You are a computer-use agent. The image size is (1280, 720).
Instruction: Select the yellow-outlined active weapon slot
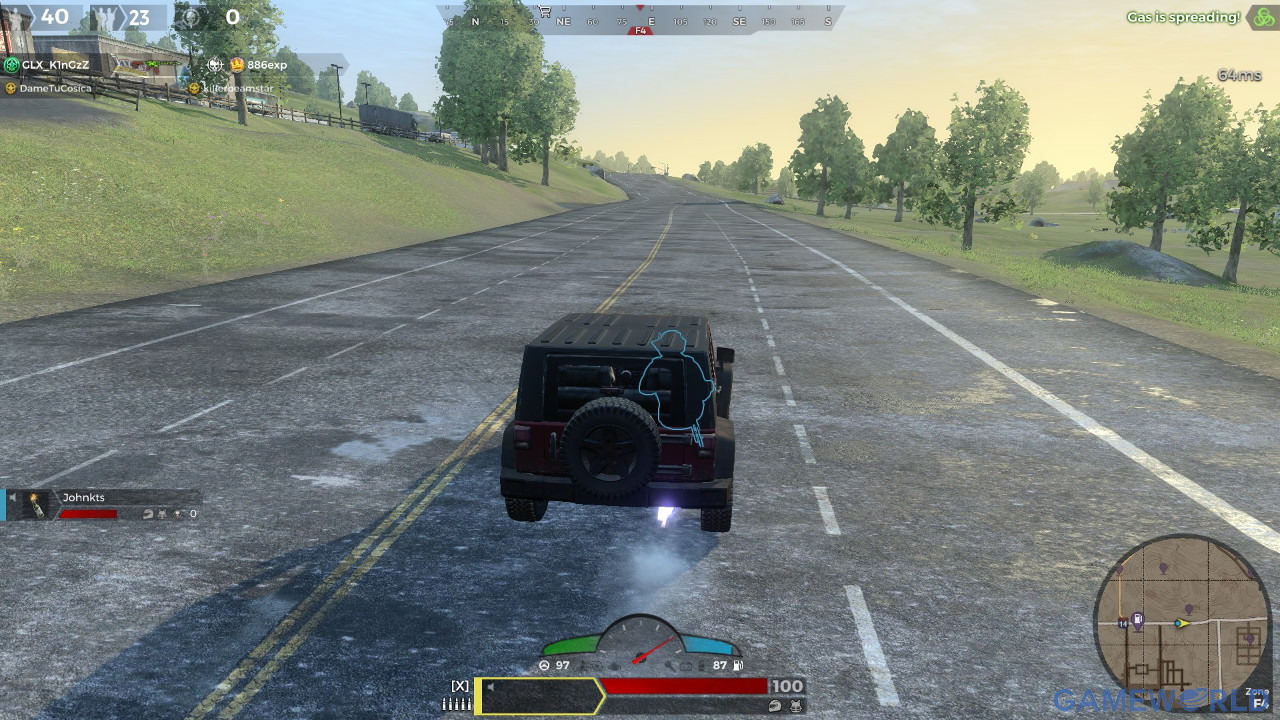coord(539,696)
